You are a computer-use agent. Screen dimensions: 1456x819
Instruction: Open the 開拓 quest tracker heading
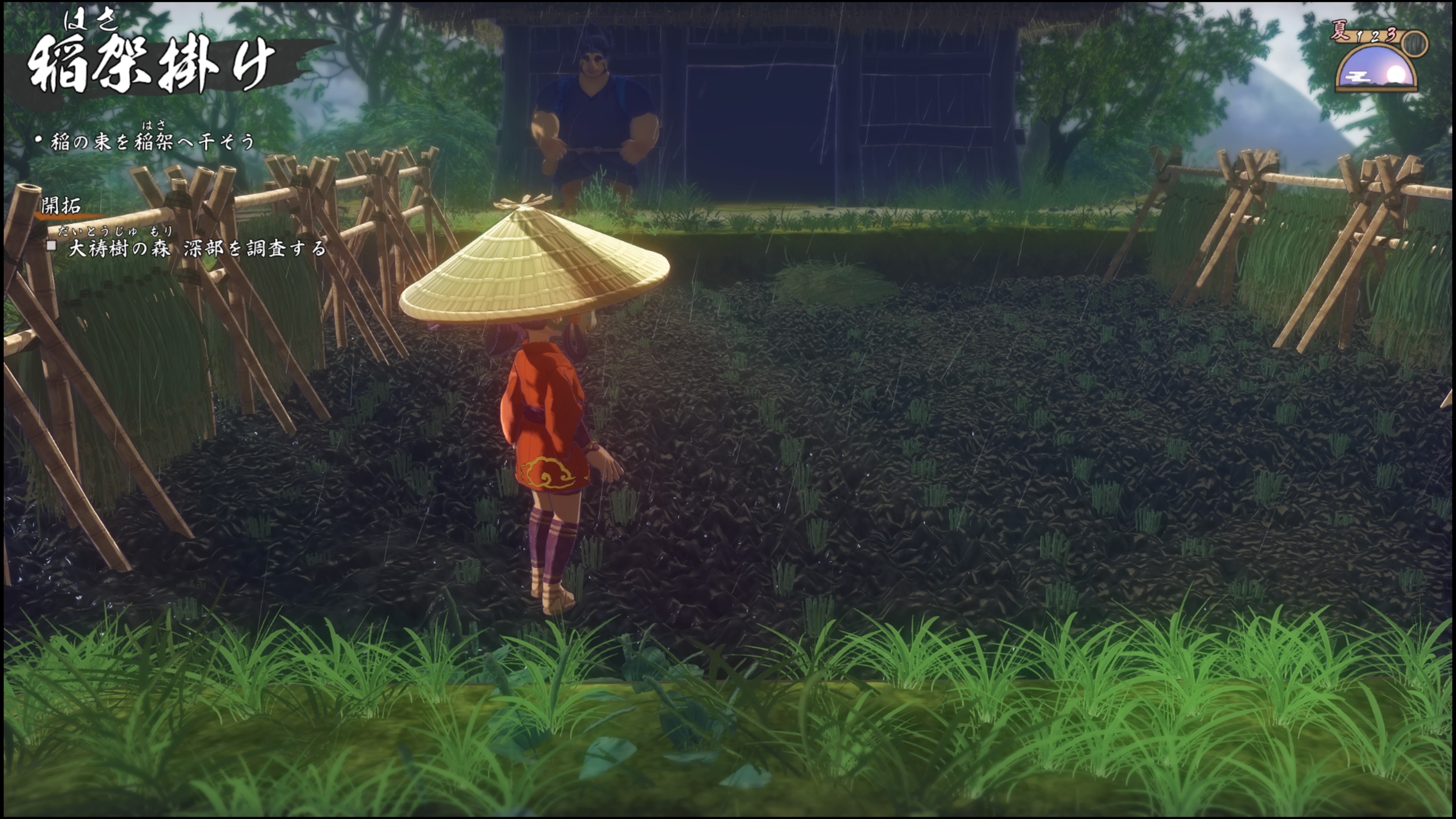(x=61, y=206)
